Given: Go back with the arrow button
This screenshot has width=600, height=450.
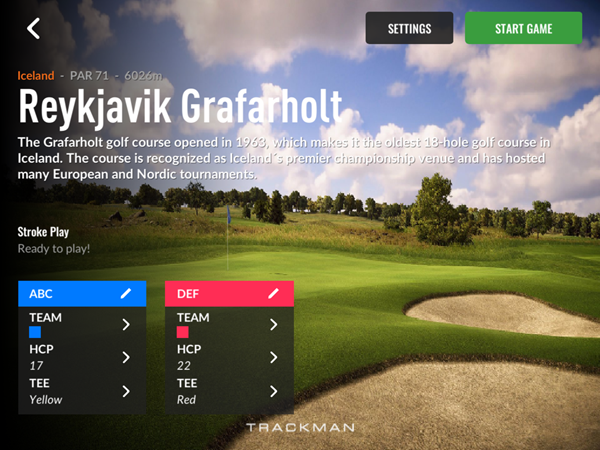Looking at the screenshot, I should (34, 28).
